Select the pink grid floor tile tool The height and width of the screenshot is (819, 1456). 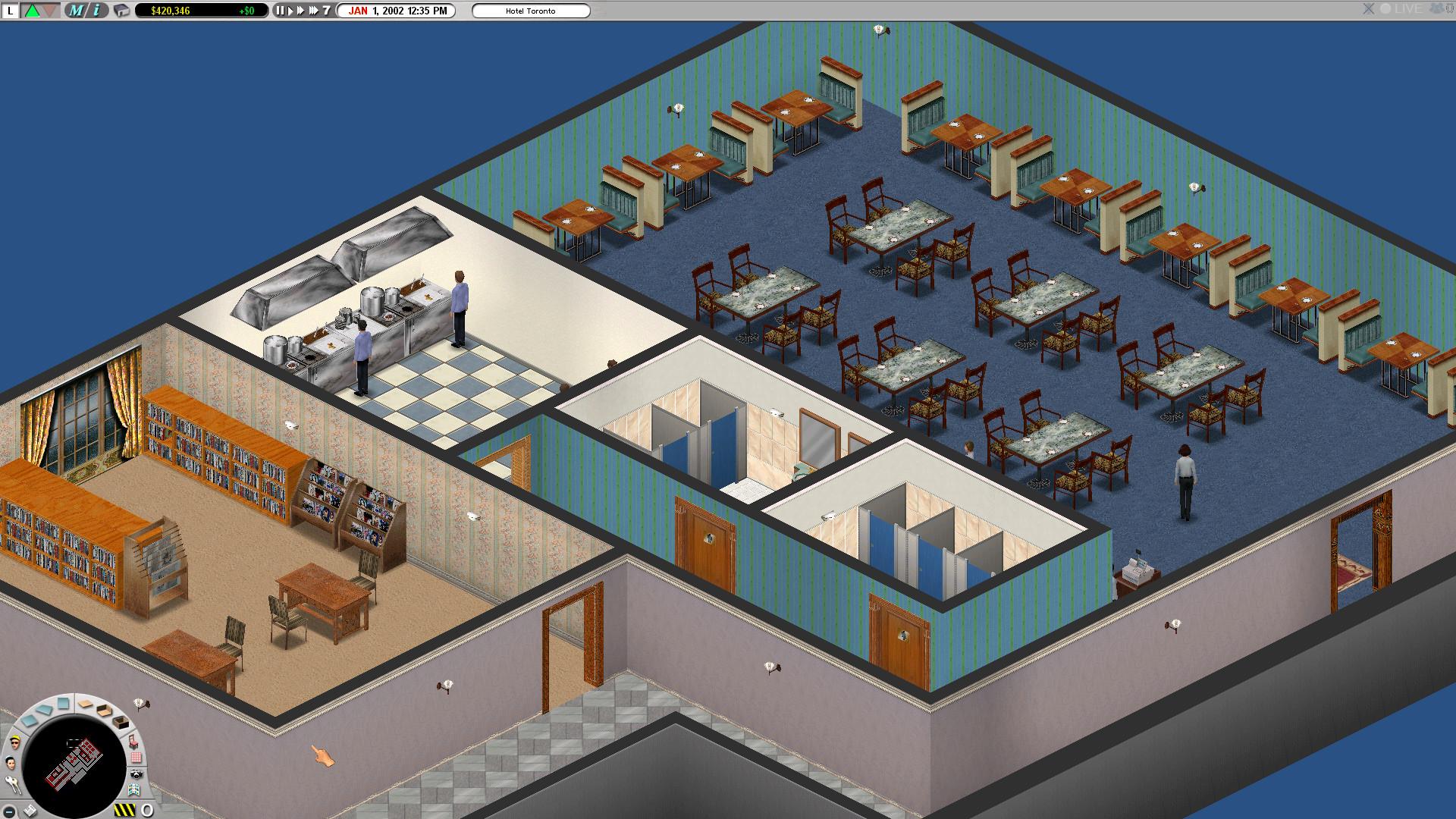[136, 757]
